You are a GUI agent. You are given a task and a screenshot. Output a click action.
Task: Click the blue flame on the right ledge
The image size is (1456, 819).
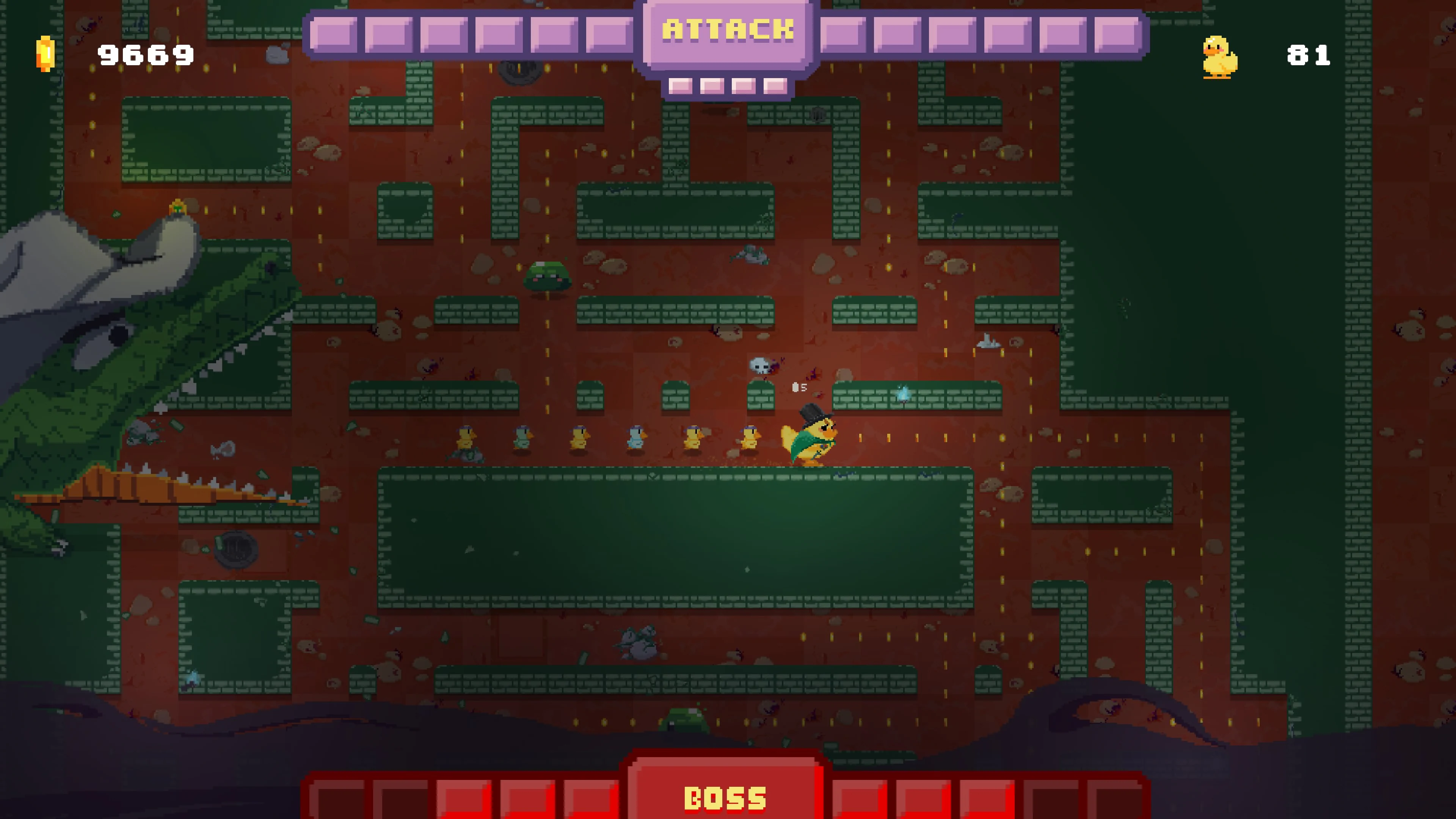pyautogui.click(x=903, y=393)
